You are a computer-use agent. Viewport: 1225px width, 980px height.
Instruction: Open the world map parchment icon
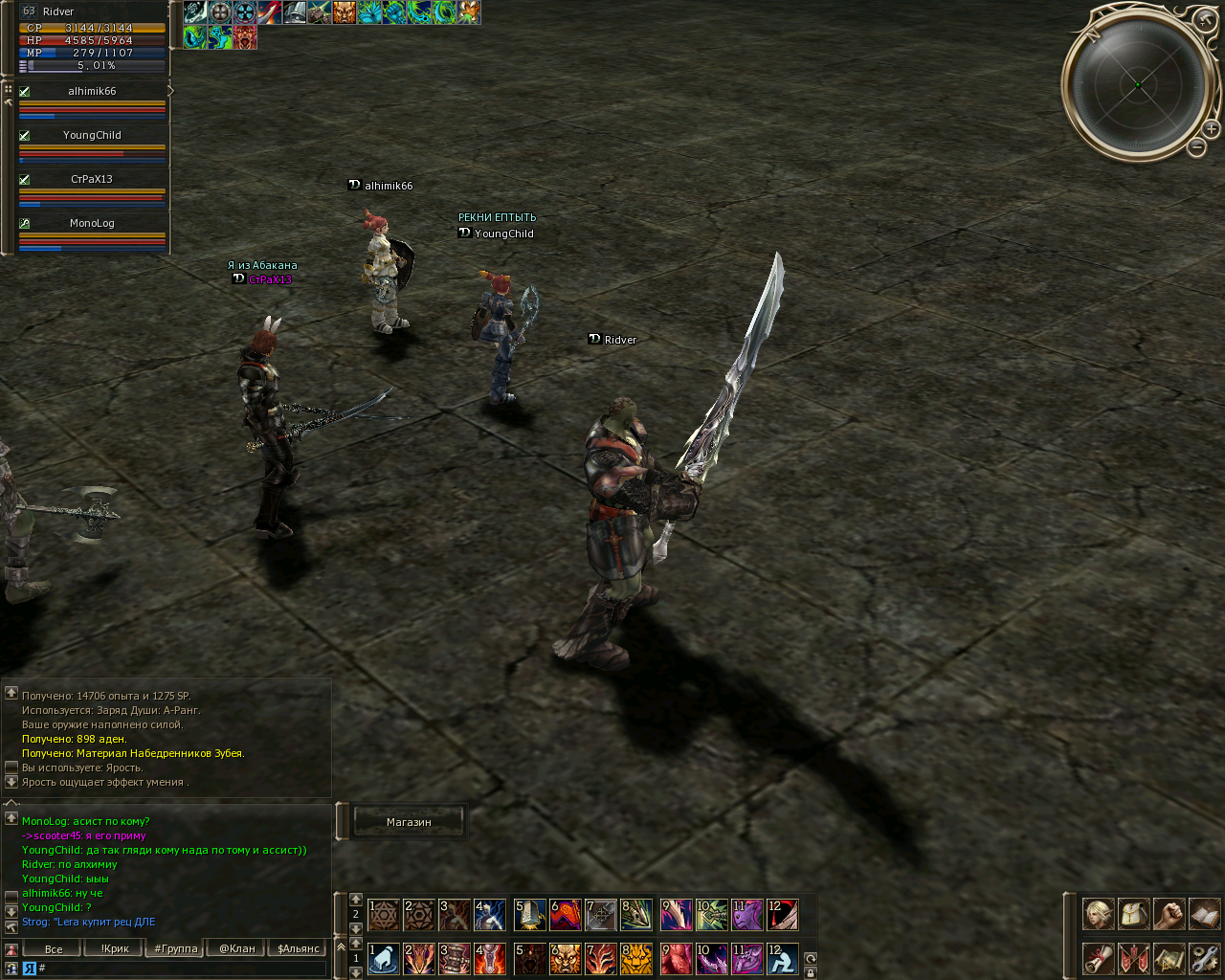[1169, 958]
